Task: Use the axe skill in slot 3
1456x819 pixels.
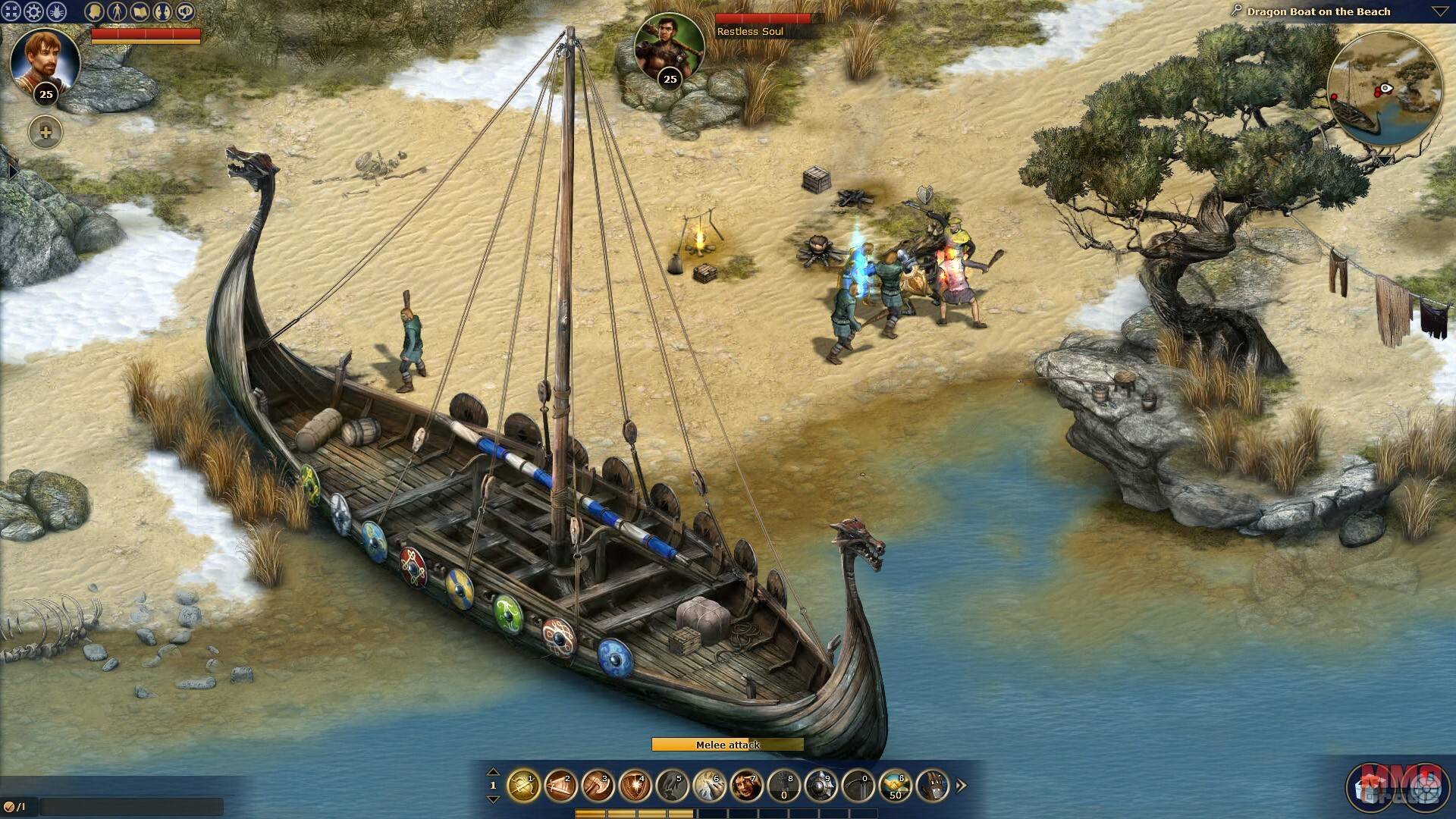Action: pos(598,786)
